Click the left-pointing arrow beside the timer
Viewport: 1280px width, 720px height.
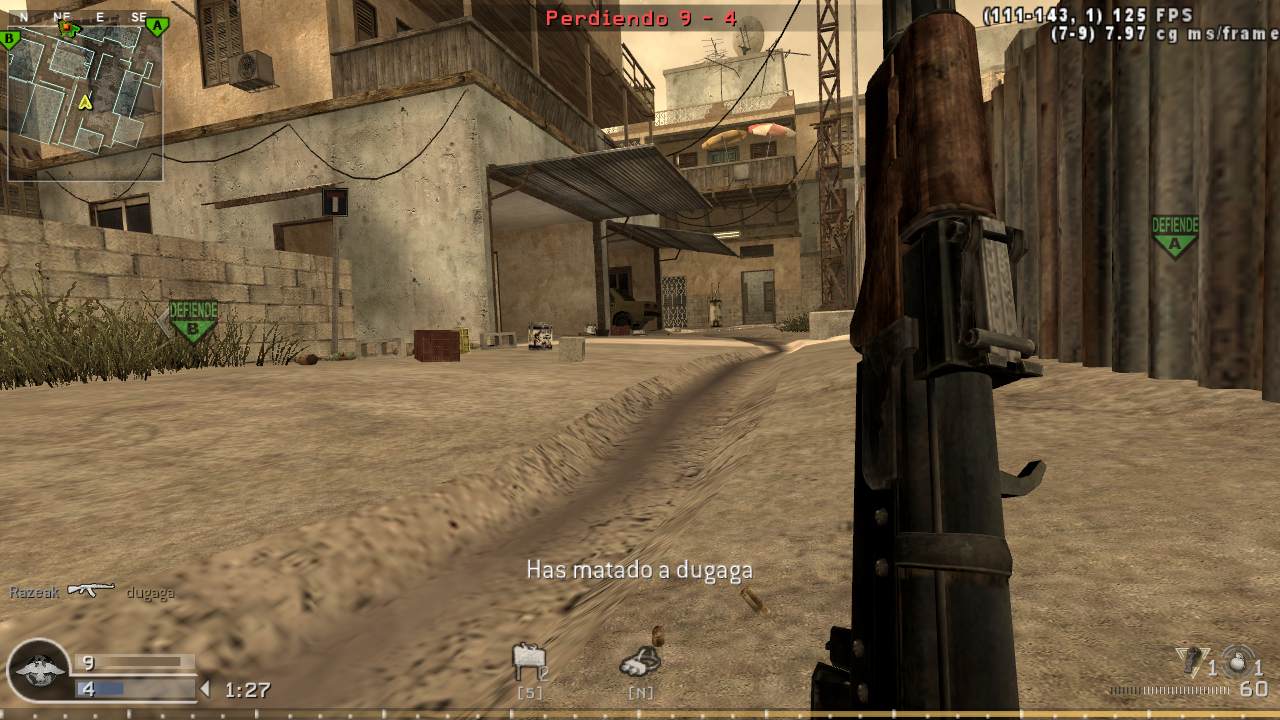(207, 688)
